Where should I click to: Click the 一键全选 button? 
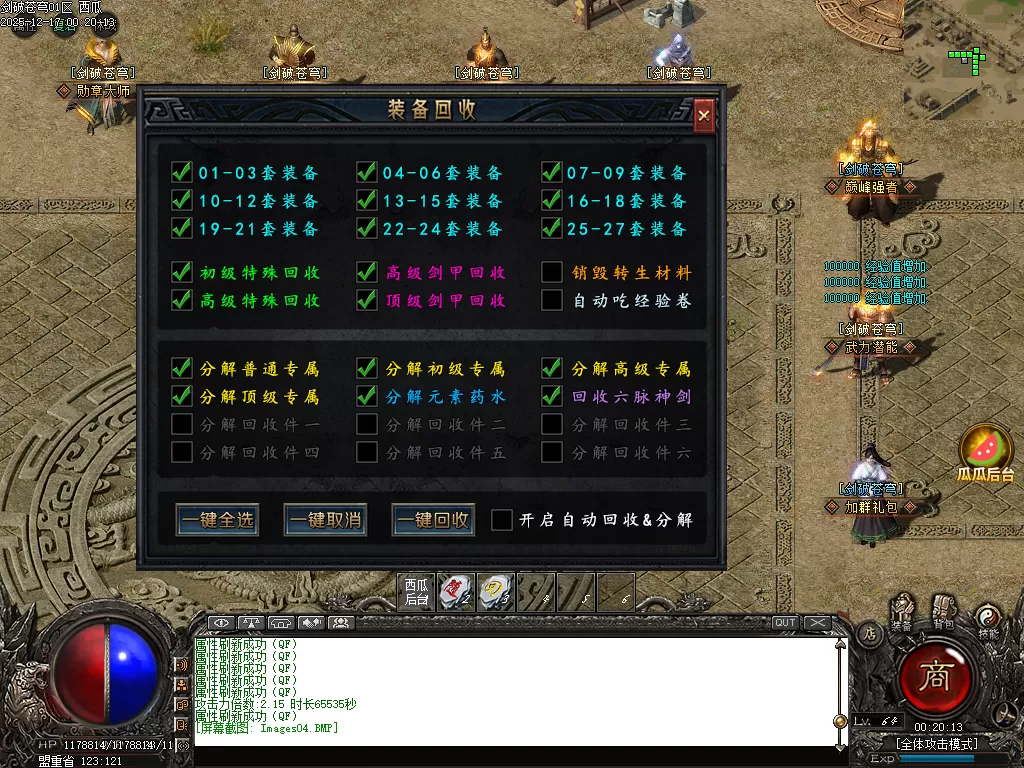(x=217, y=520)
